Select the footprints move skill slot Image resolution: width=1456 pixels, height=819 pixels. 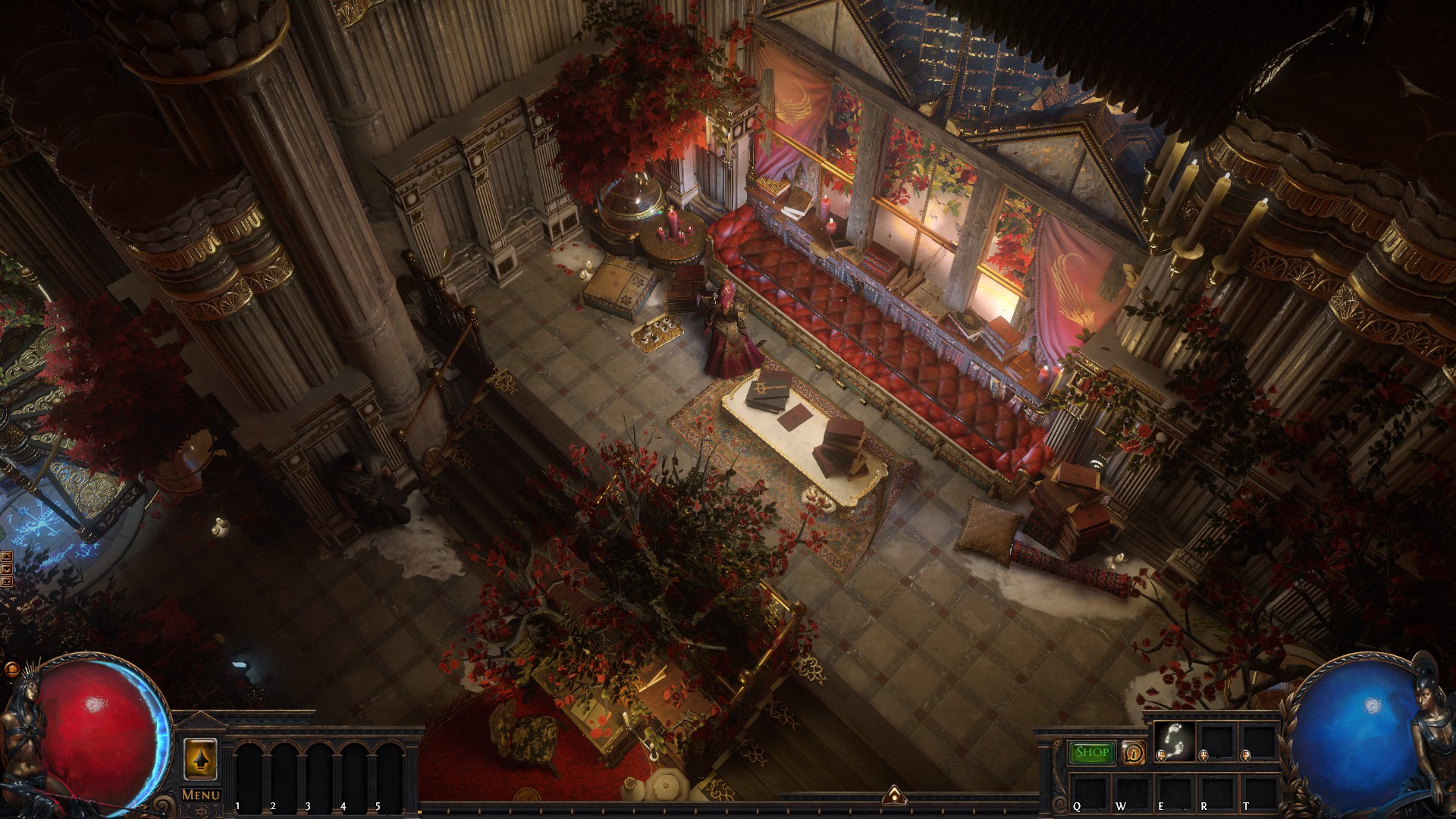click(1174, 742)
